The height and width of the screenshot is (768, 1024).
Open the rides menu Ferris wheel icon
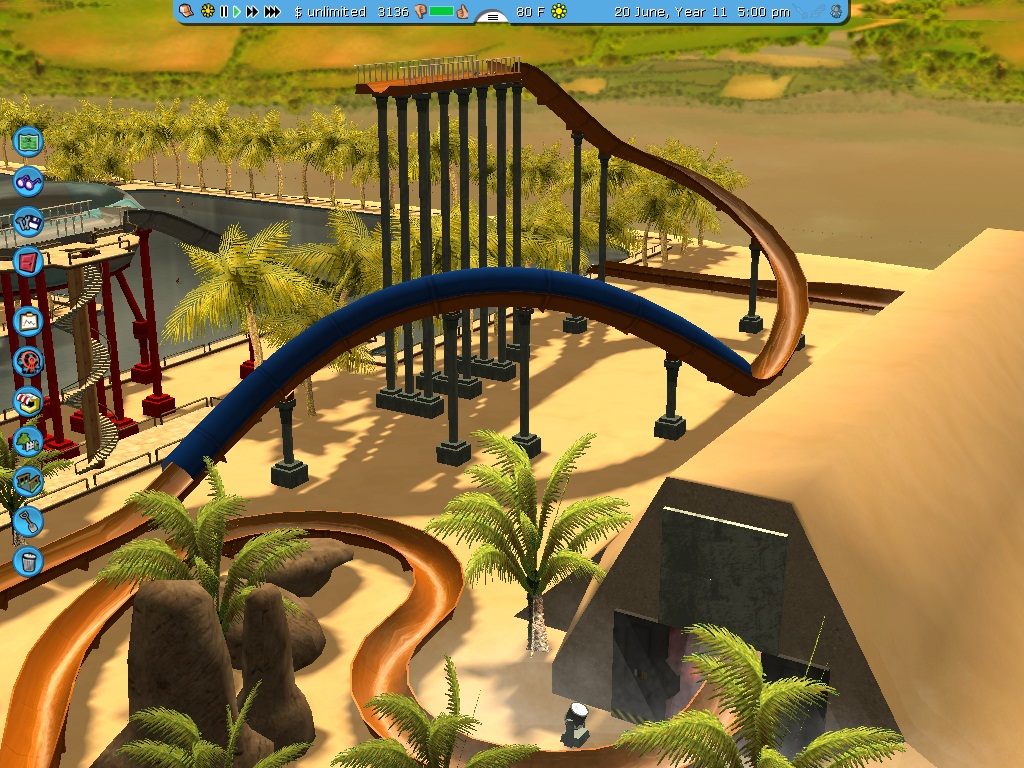click(29, 361)
